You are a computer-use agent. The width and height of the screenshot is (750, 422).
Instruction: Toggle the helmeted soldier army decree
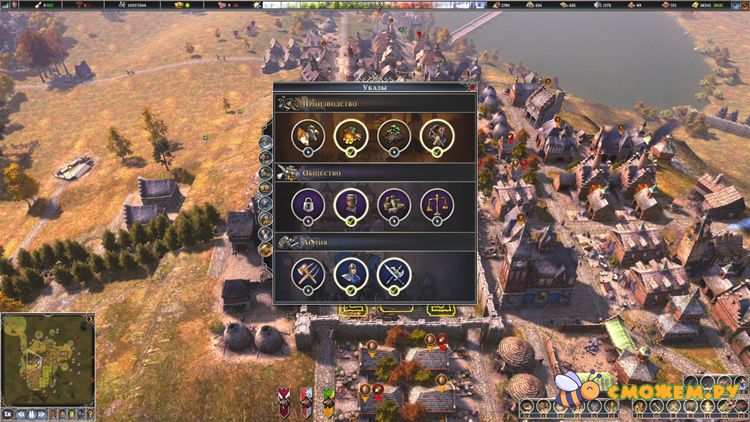click(350, 273)
